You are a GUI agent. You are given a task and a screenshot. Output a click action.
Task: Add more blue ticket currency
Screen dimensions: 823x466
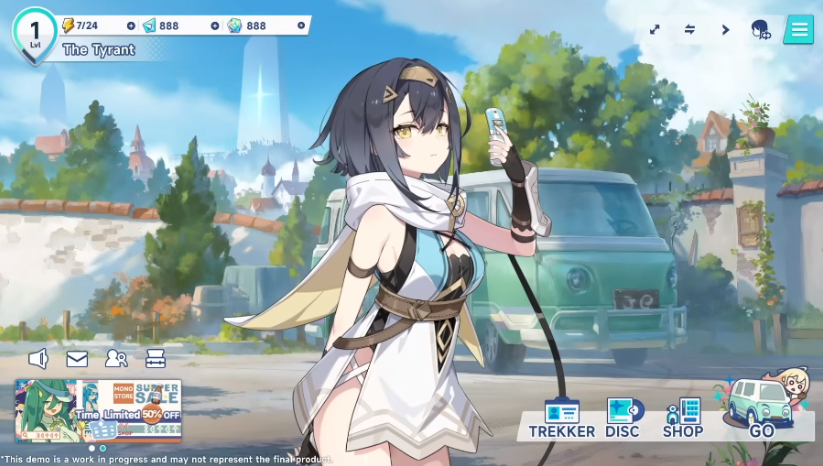pos(215,25)
